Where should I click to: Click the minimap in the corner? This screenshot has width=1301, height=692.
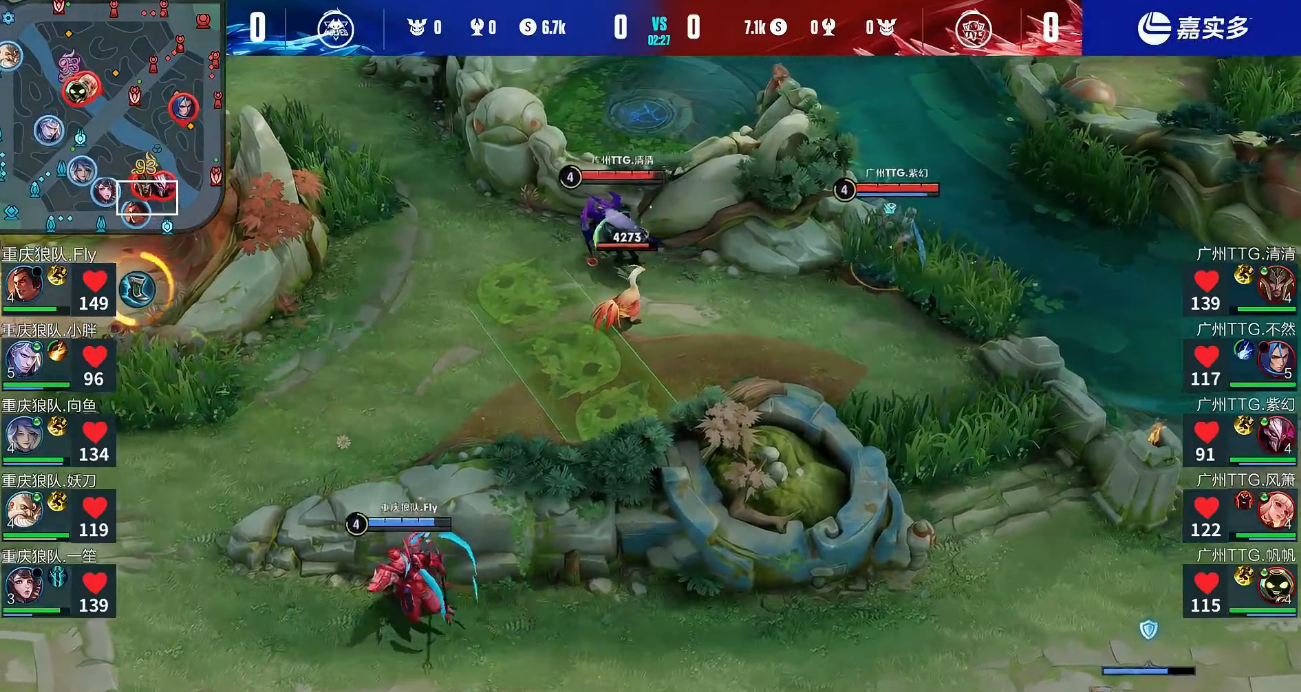111,115
